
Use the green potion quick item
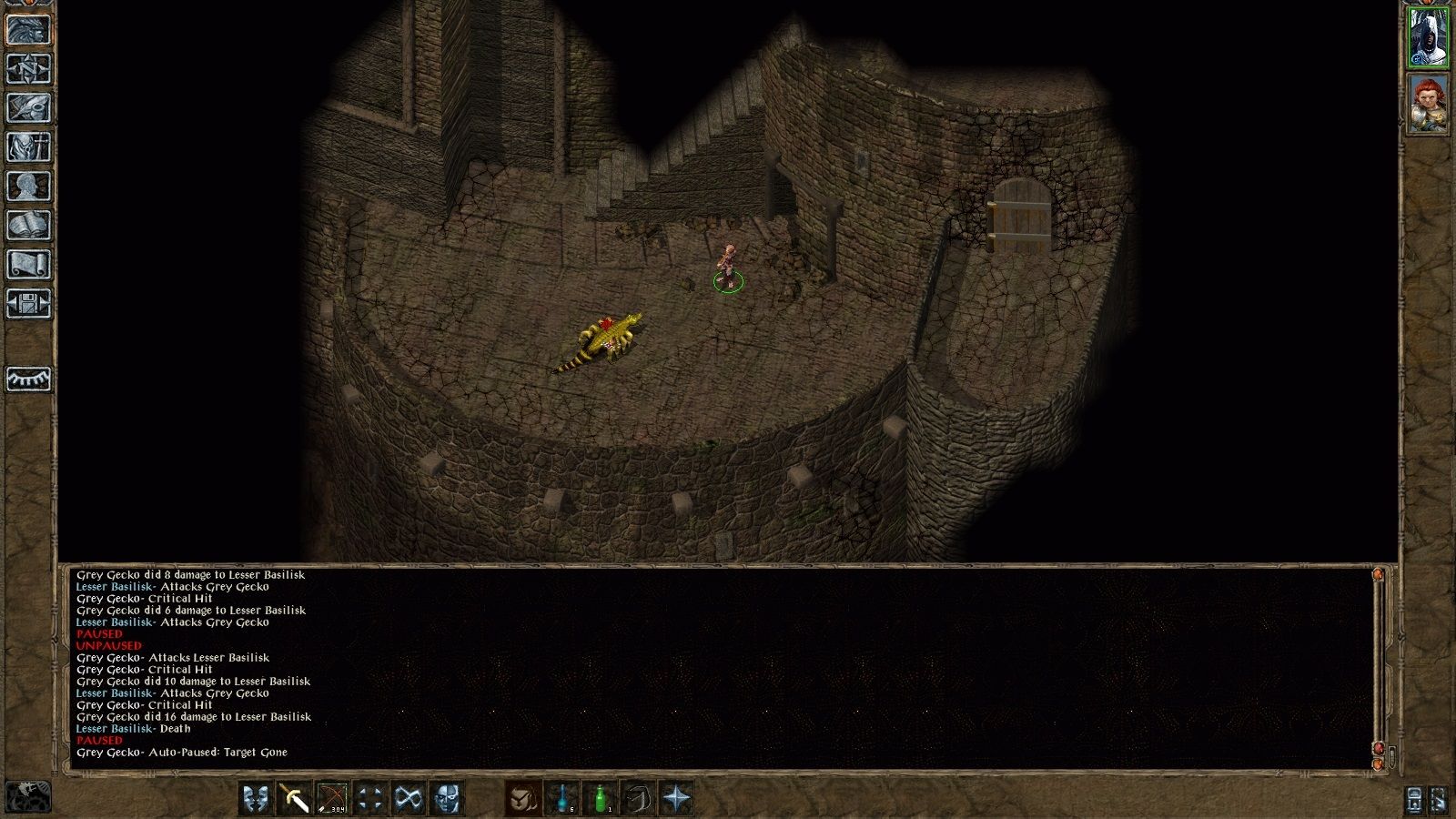click(x=601, y=799)
